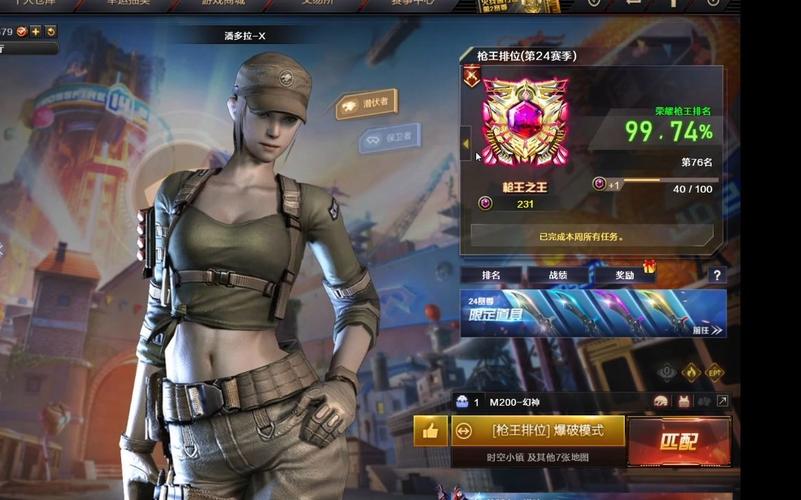Open the question mark help button
This screenshot has height=500, width=801.
716,275
